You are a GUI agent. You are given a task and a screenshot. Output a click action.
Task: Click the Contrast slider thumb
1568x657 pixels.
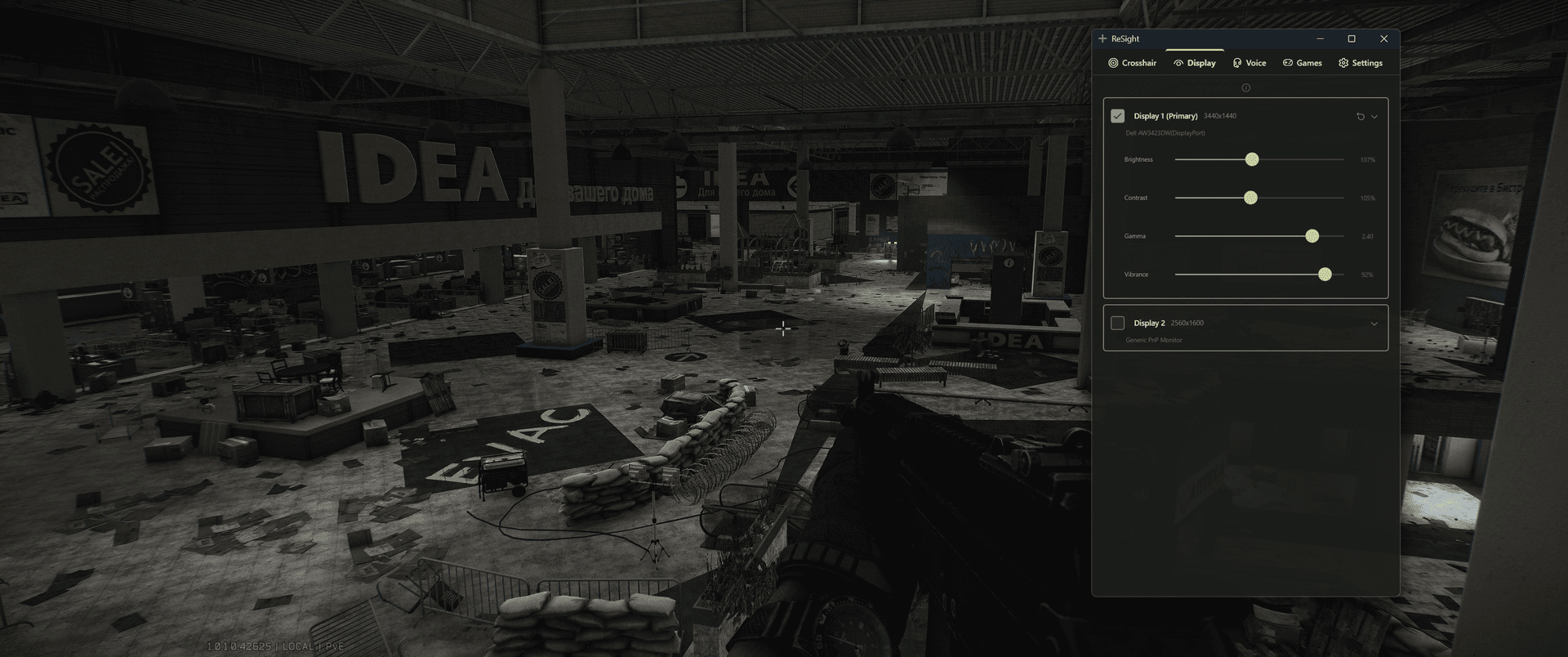pos(1249,197)
